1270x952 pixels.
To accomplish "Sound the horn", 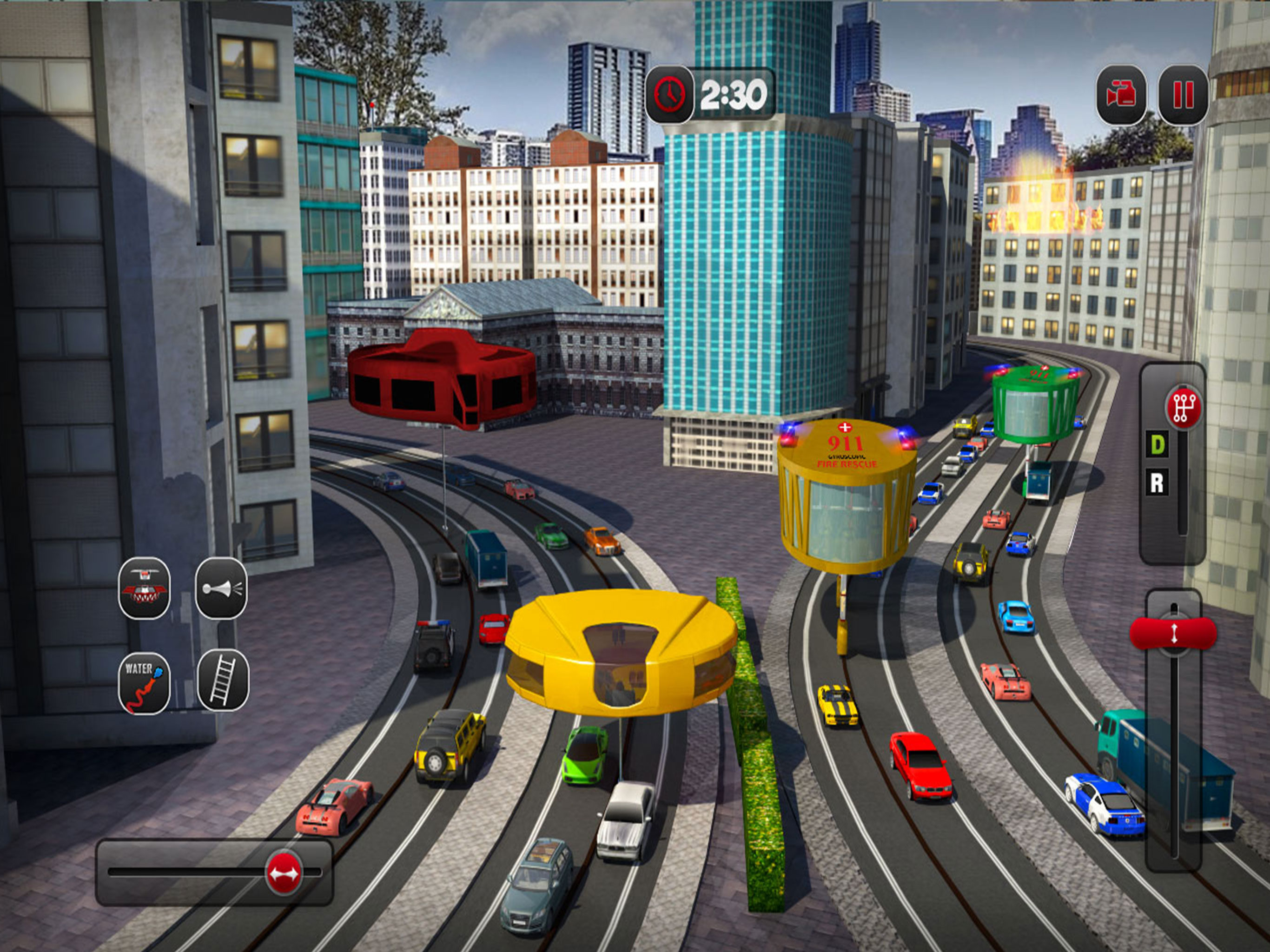I will [x=222, y=588].
